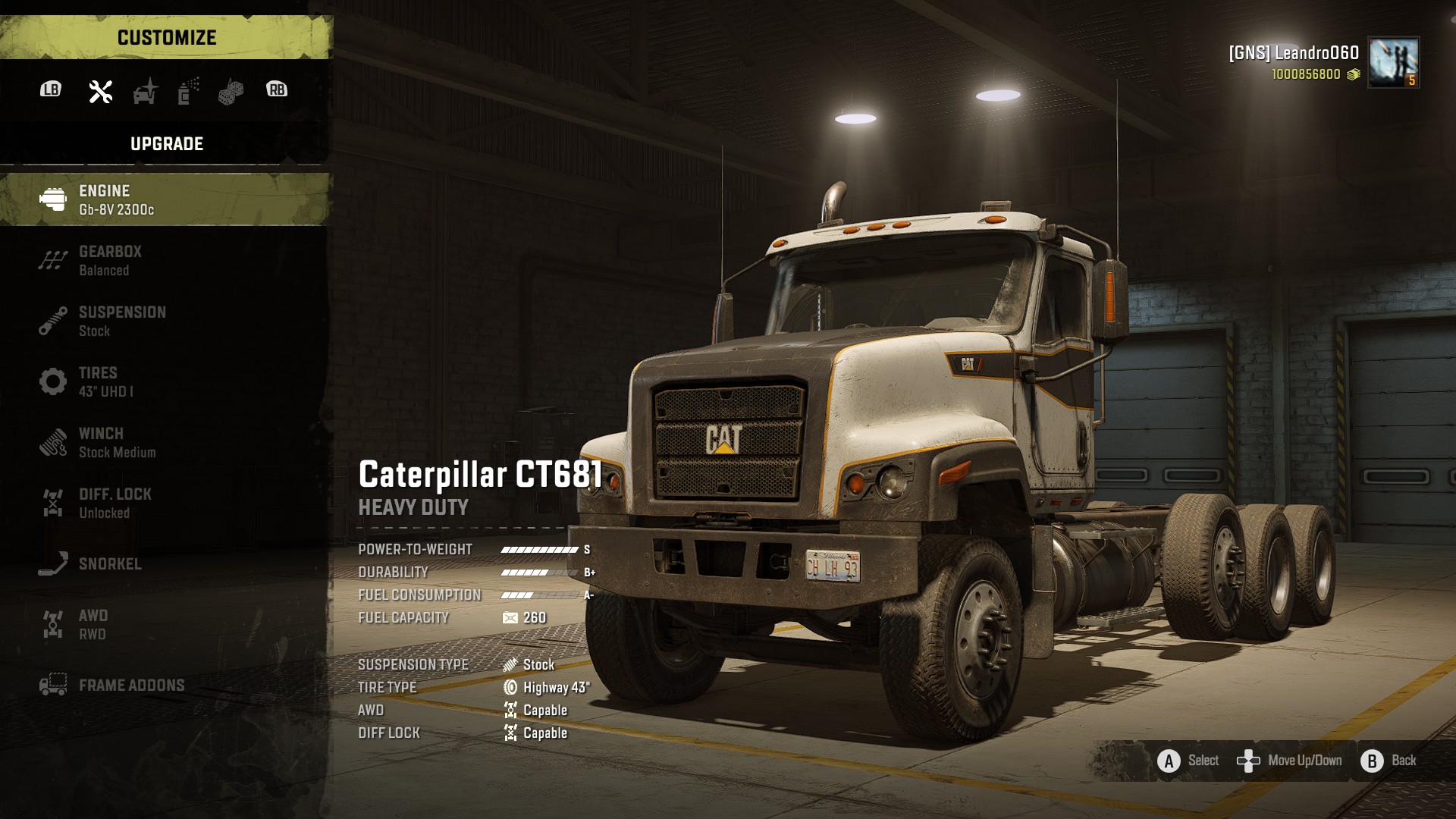1456x819 pixels.
Task: Open the Gearbox upgrade option
Action: [165, 260]
